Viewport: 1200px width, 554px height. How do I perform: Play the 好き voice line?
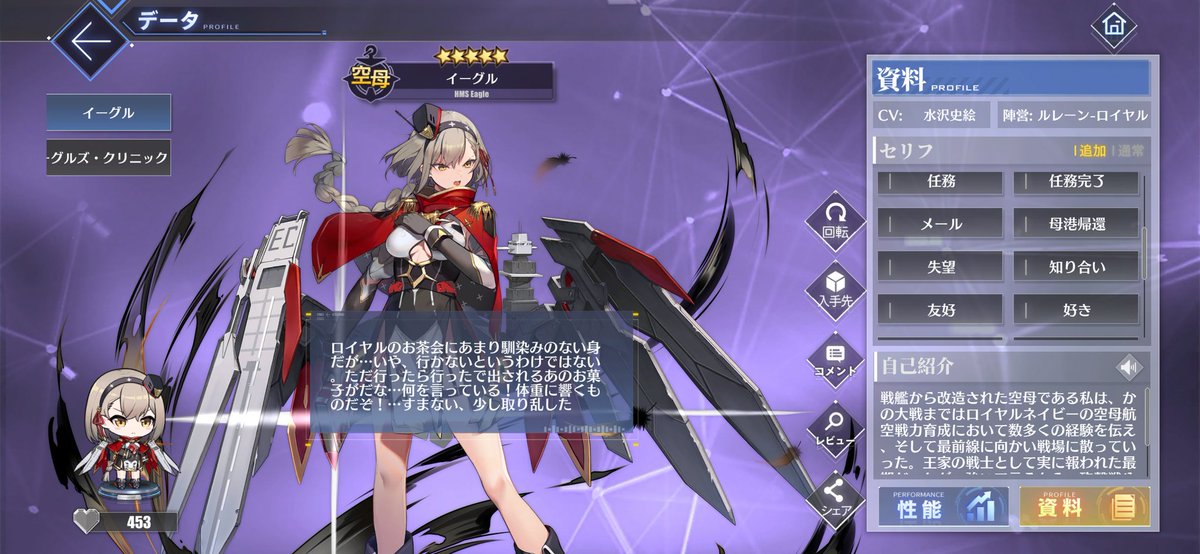(x=1076, y=309)
